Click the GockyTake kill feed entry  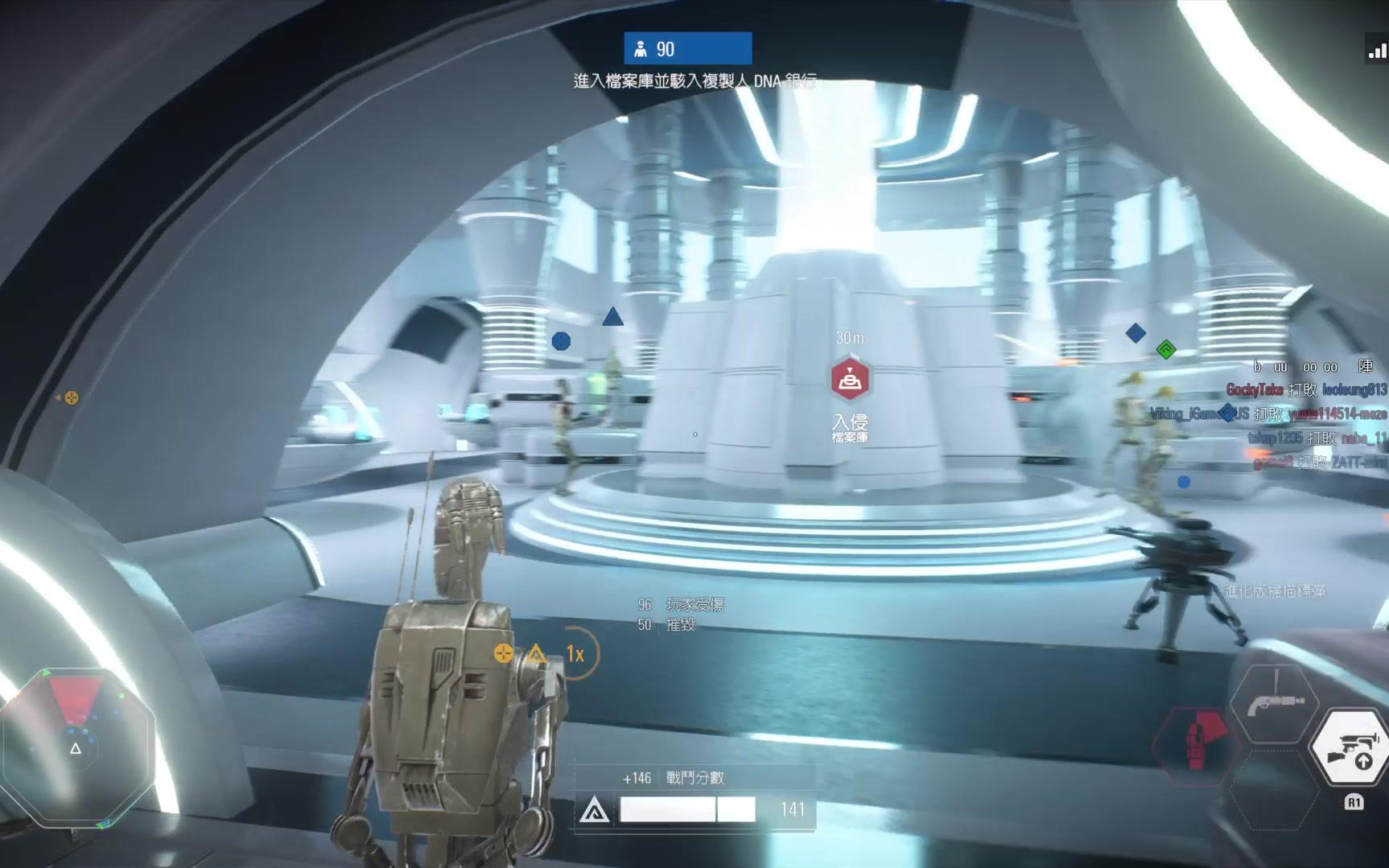click(x=1305, y=390)
